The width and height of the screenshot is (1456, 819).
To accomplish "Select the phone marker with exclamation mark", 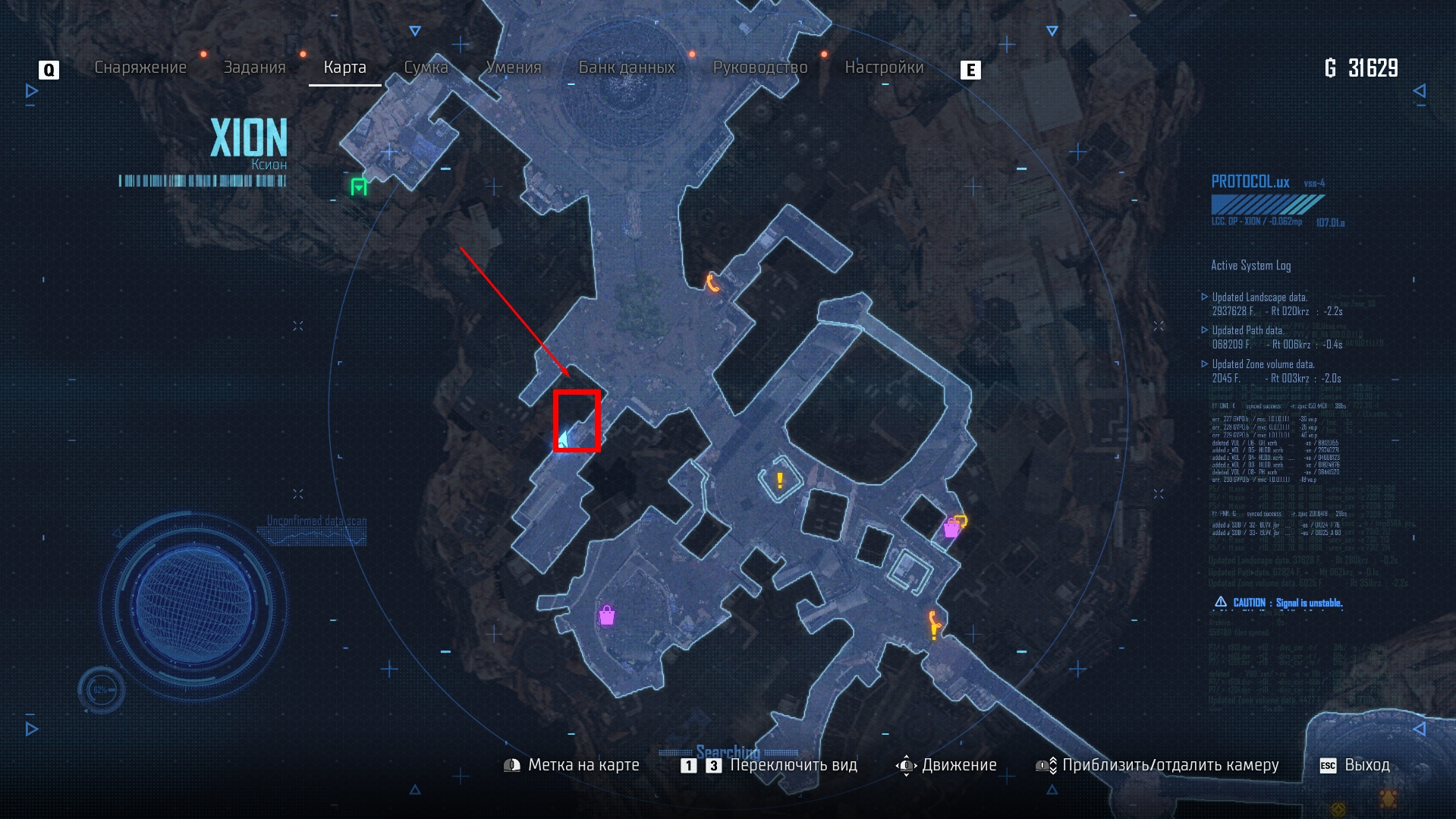I will 934,625.
